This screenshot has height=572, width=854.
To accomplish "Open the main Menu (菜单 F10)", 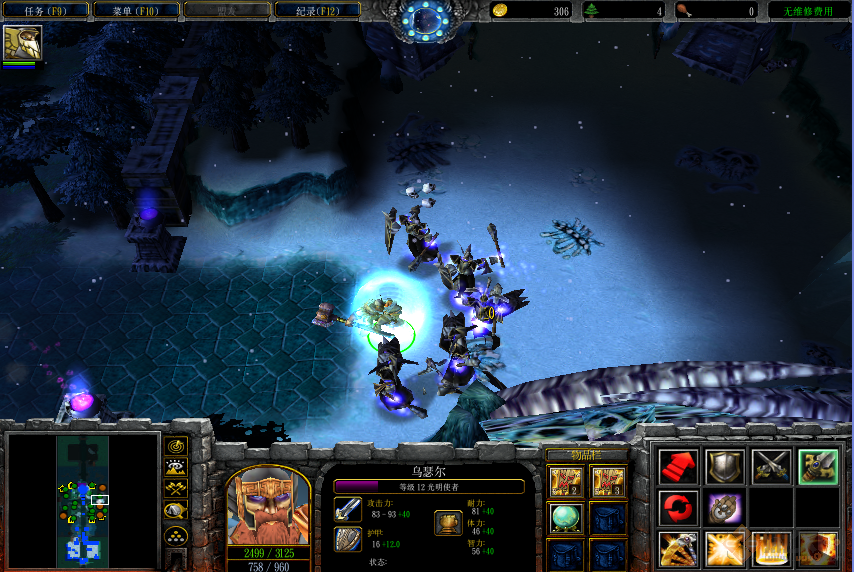I will point(136,11).
